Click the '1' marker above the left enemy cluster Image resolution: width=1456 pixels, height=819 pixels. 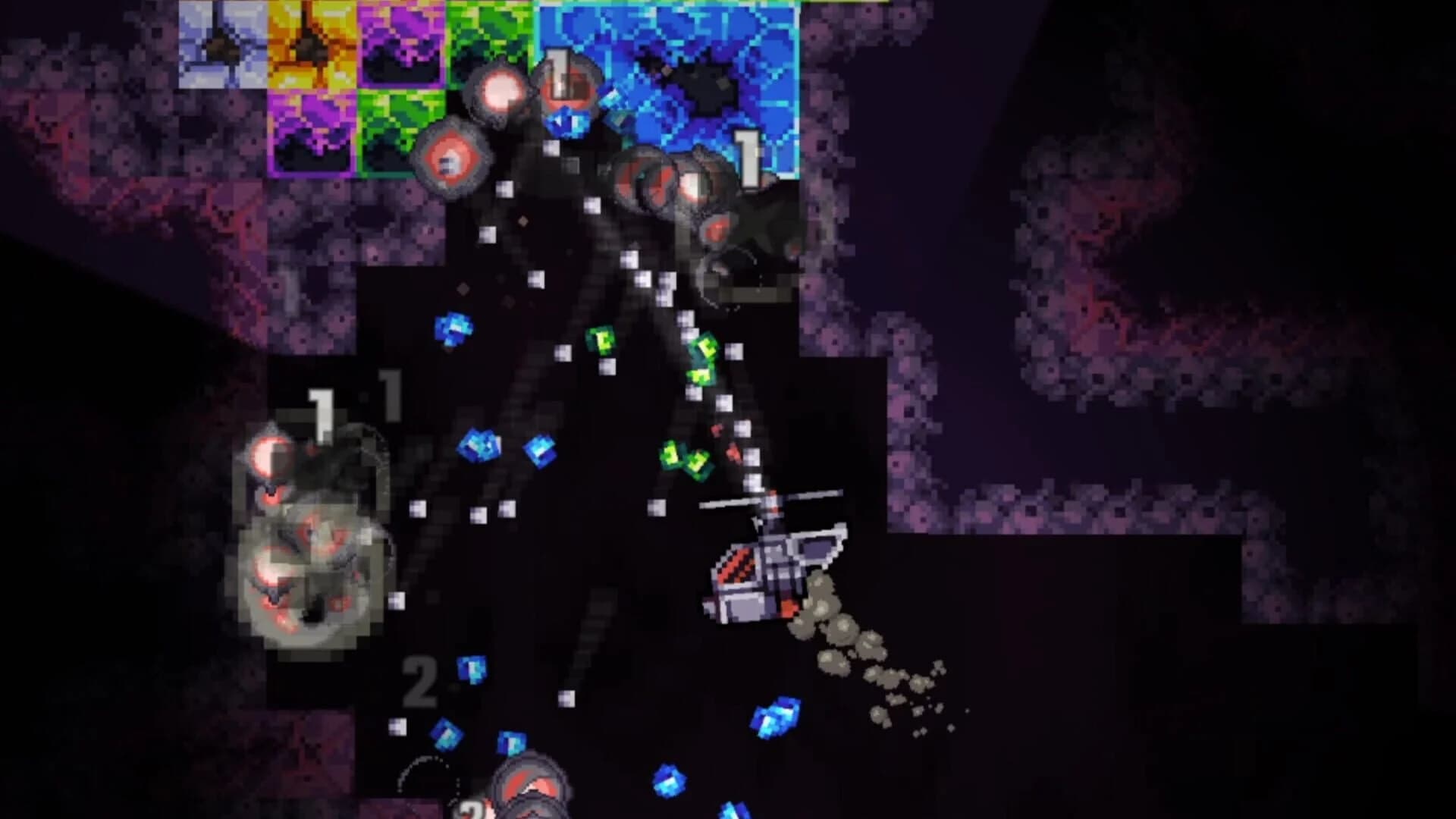[x=322, y=413]
